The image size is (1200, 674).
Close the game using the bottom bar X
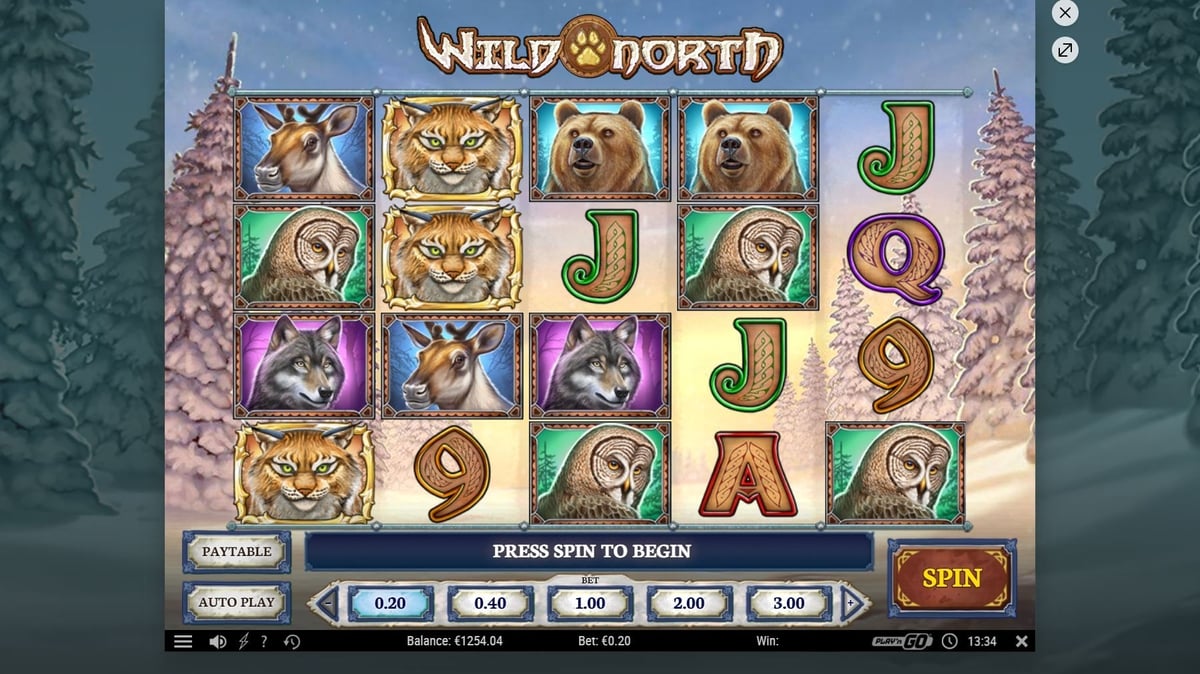click(x=1021, y=641)
